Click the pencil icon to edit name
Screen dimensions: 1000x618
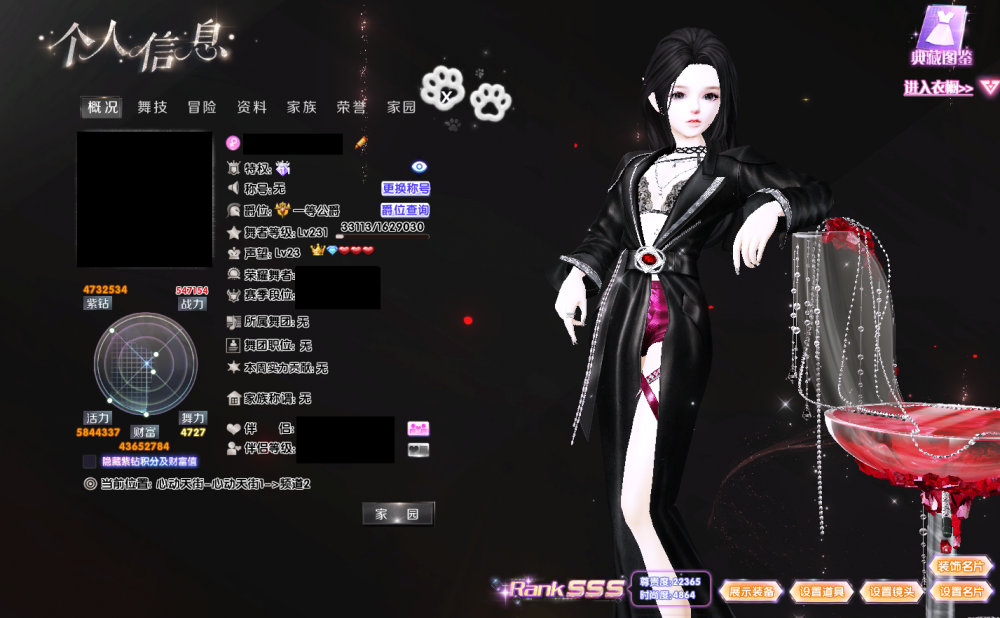[x=361, y=143]
